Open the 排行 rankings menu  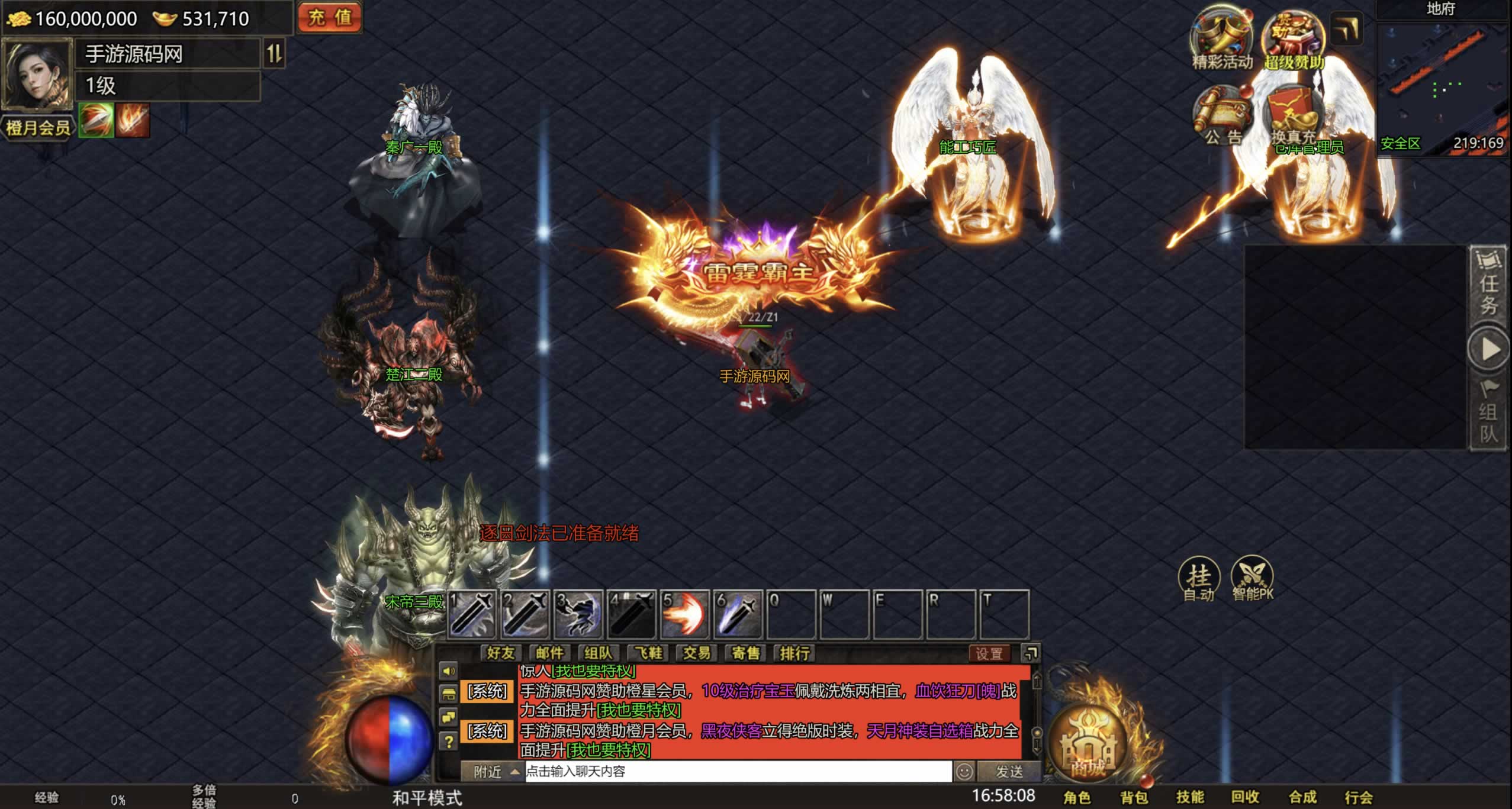click(794, 653)
